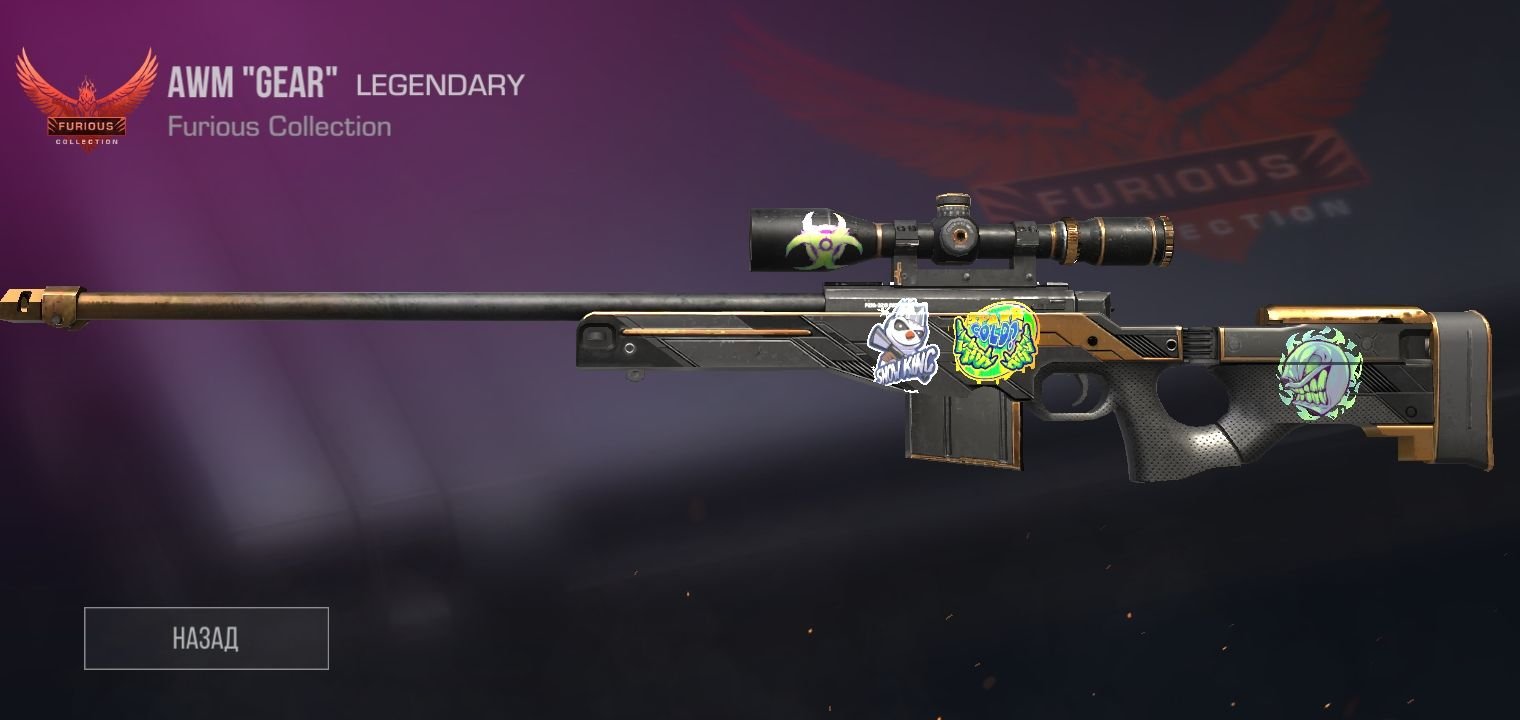This screenshot has height=720, width=1520.
Task: Click the НАЗАД back button
Action: click(206, 638)
